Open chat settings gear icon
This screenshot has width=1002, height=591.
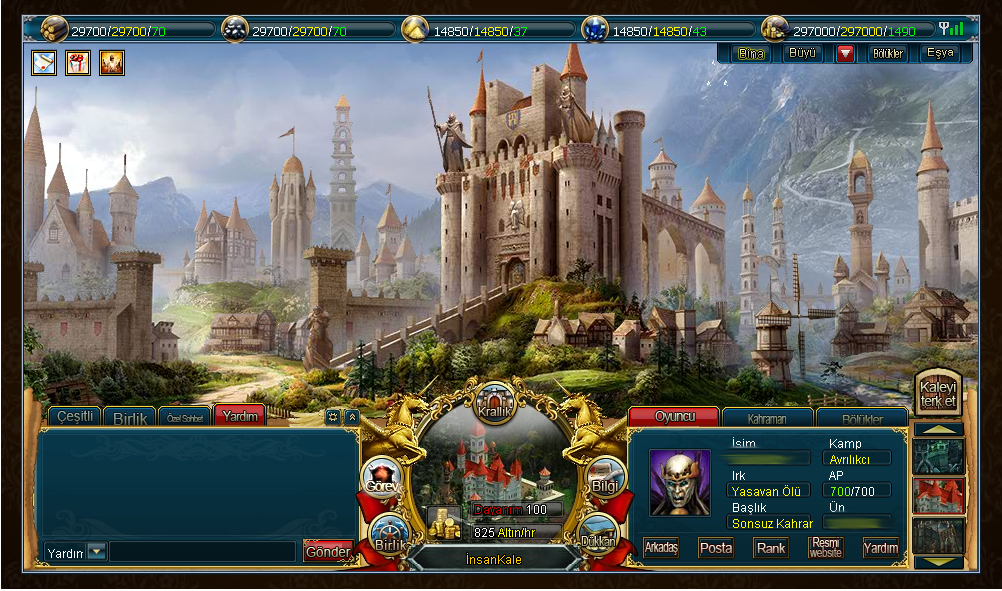click(x=333, y=416)
